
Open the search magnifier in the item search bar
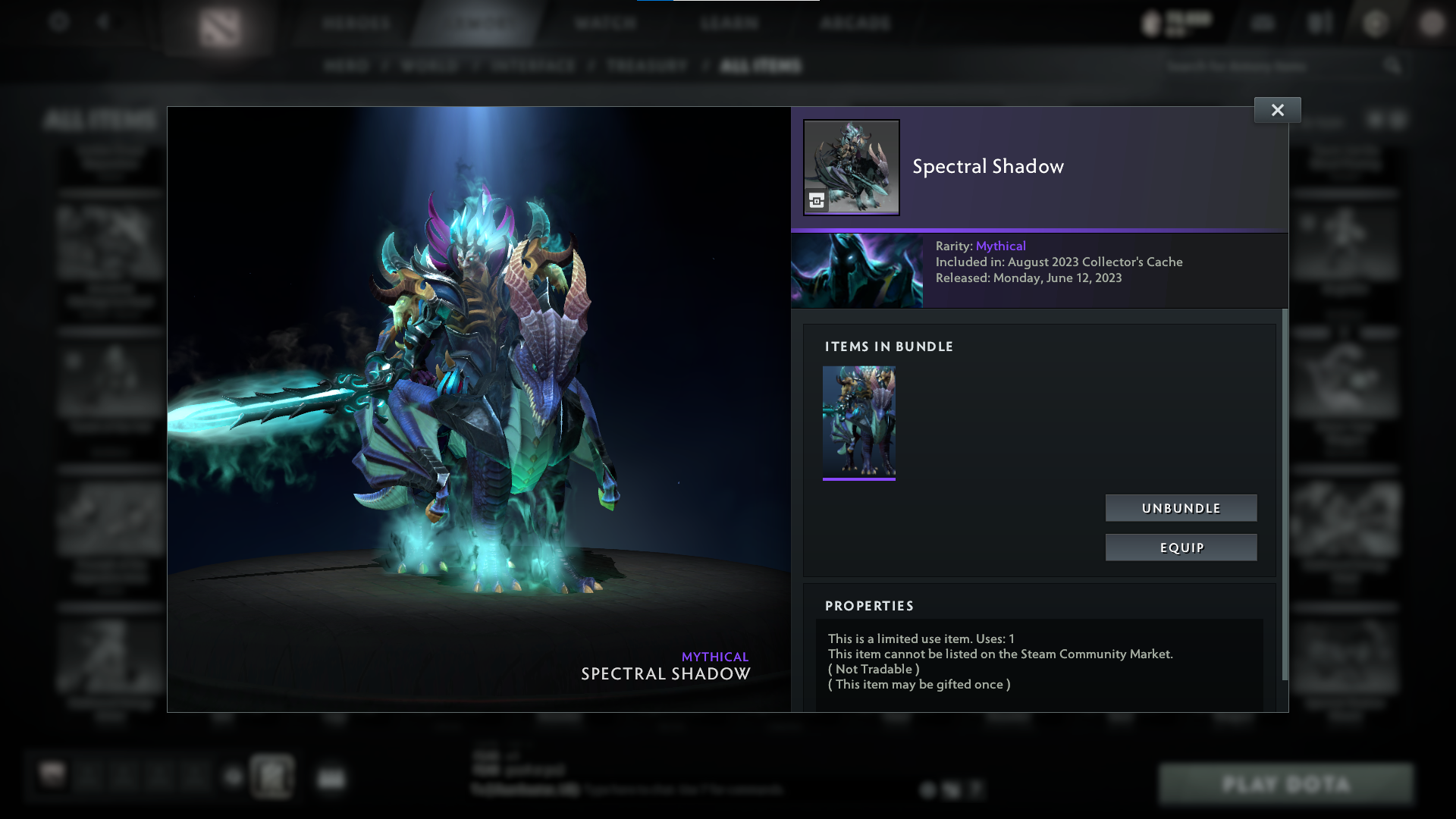coord(1394,66)
